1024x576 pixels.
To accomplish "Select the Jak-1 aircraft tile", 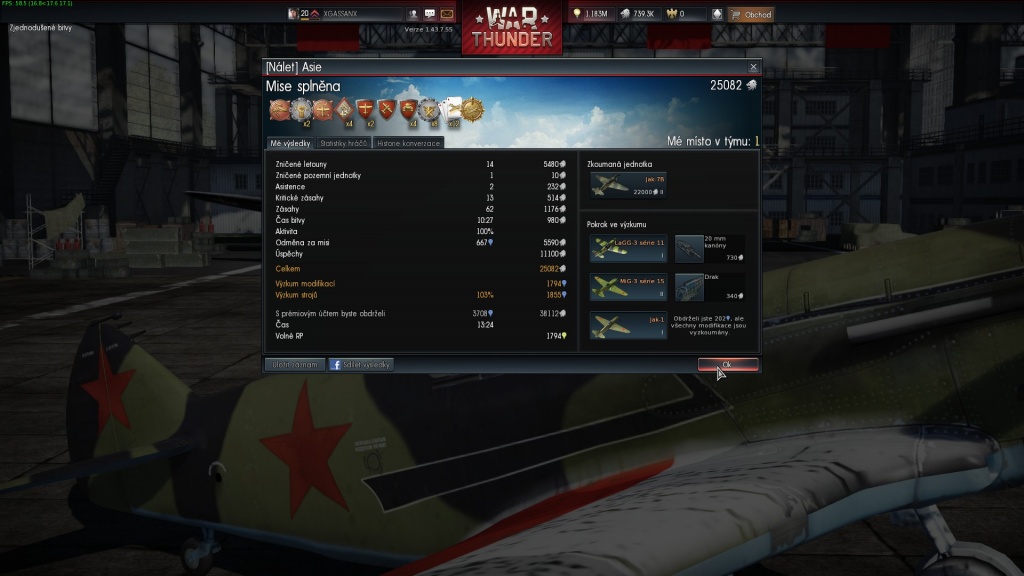I will coord(628,325).
